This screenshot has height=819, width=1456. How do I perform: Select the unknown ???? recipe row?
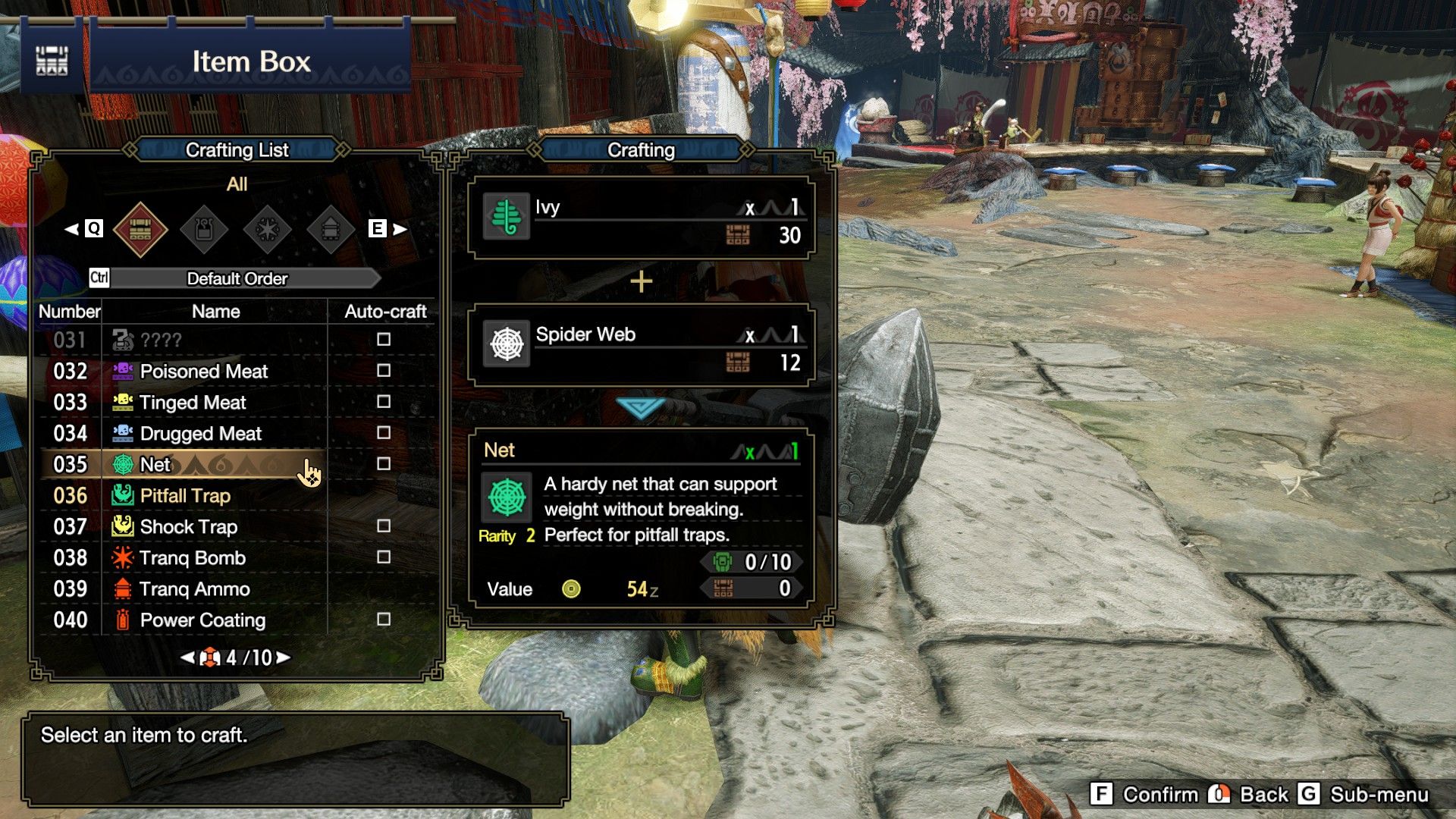pyautogui.click(x=161, y=340)
